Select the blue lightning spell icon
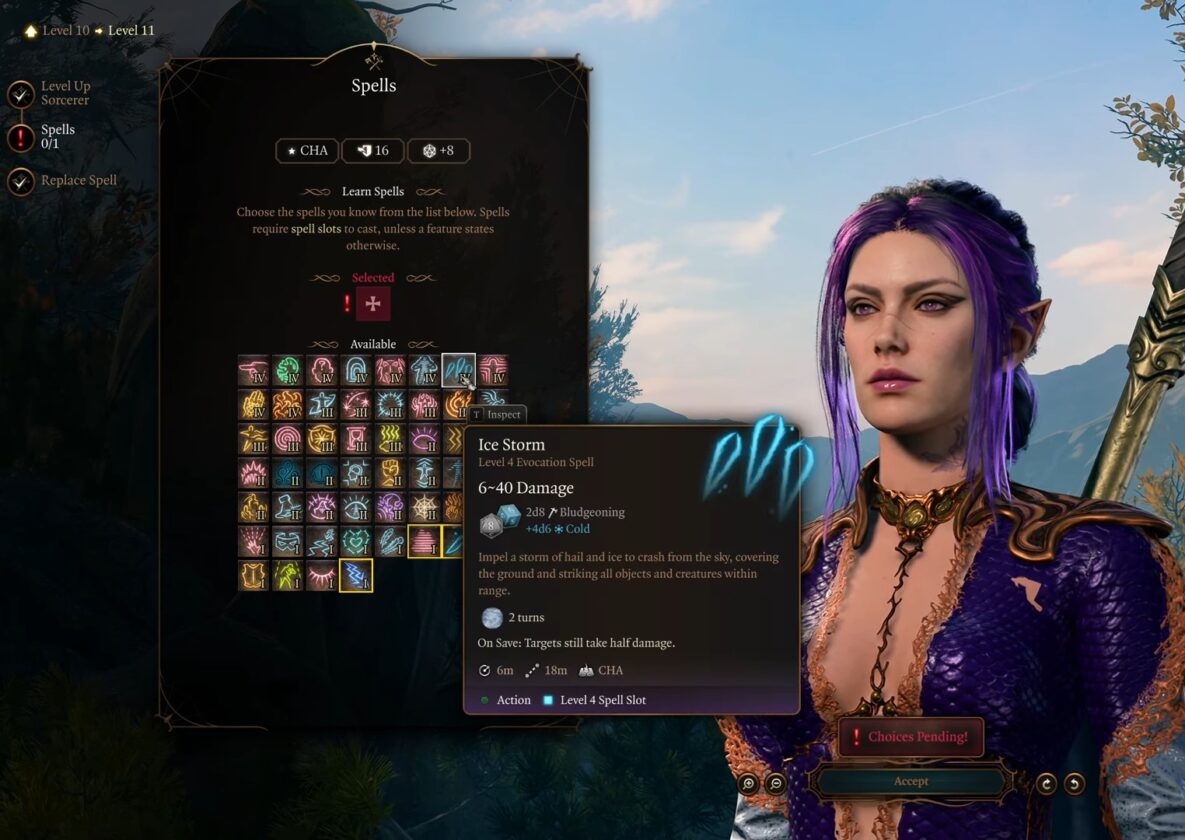This screenshot has width=1185, height=840. (x=356, y=575)
